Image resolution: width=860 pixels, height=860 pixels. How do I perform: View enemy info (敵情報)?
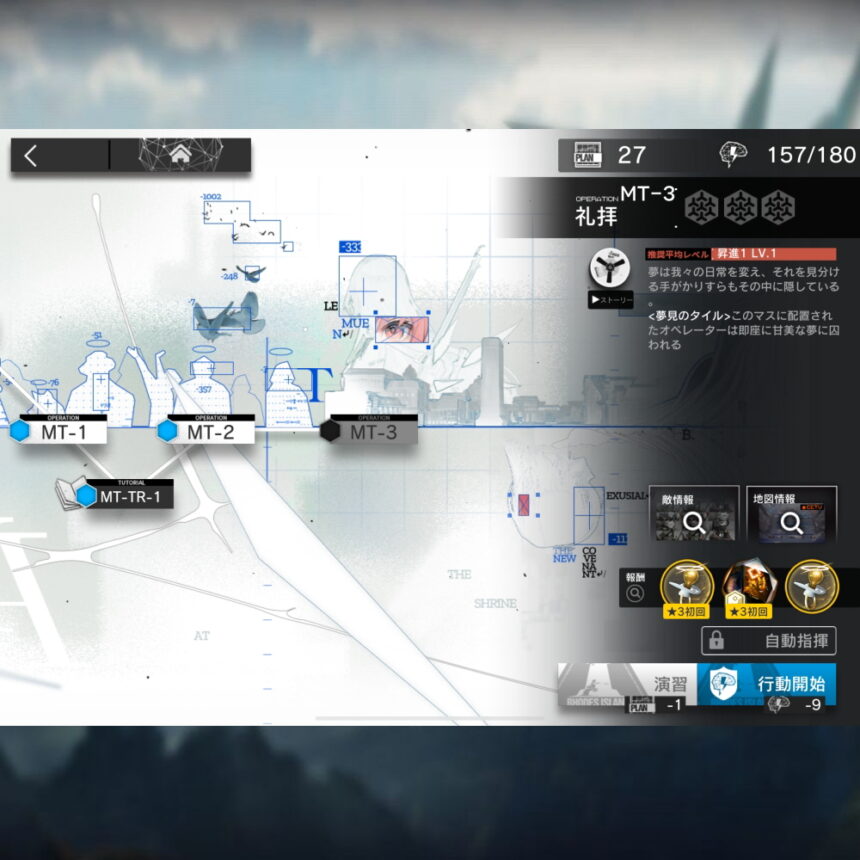pos(692,514)
